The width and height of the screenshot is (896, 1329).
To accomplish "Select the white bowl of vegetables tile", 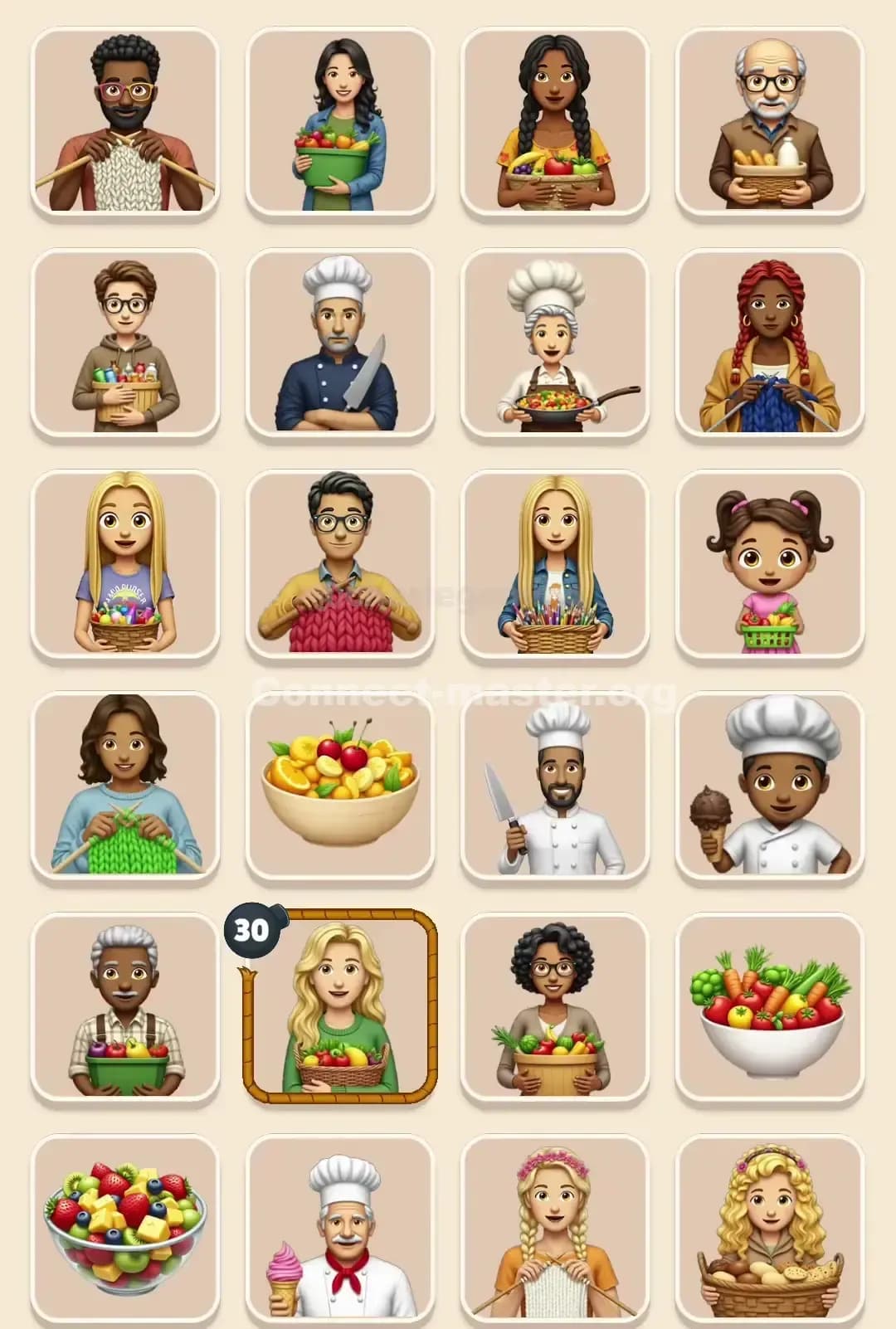I will pos(770,1006).
